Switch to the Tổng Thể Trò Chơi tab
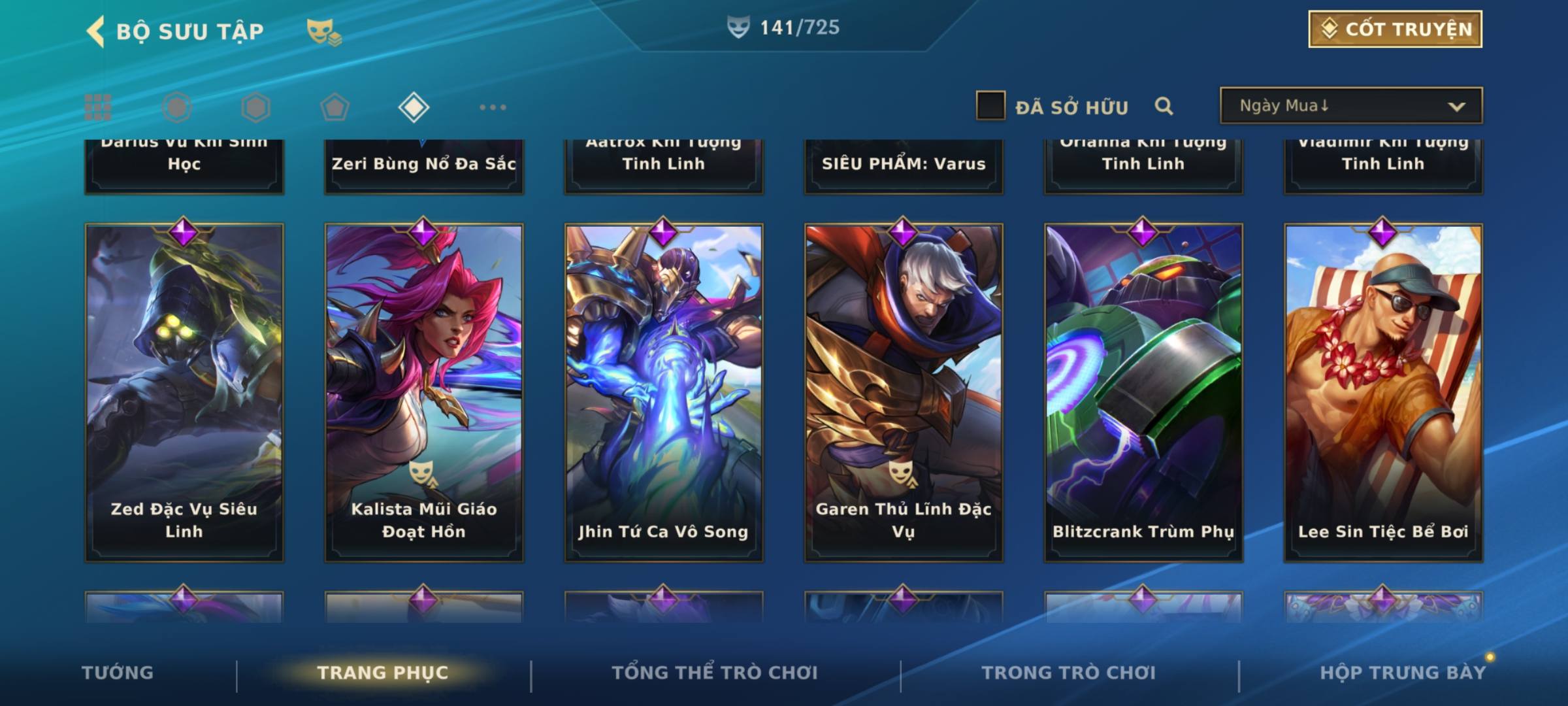This screenshot has width=1568, height=706. pyautogui.click(x=714, y=673)
